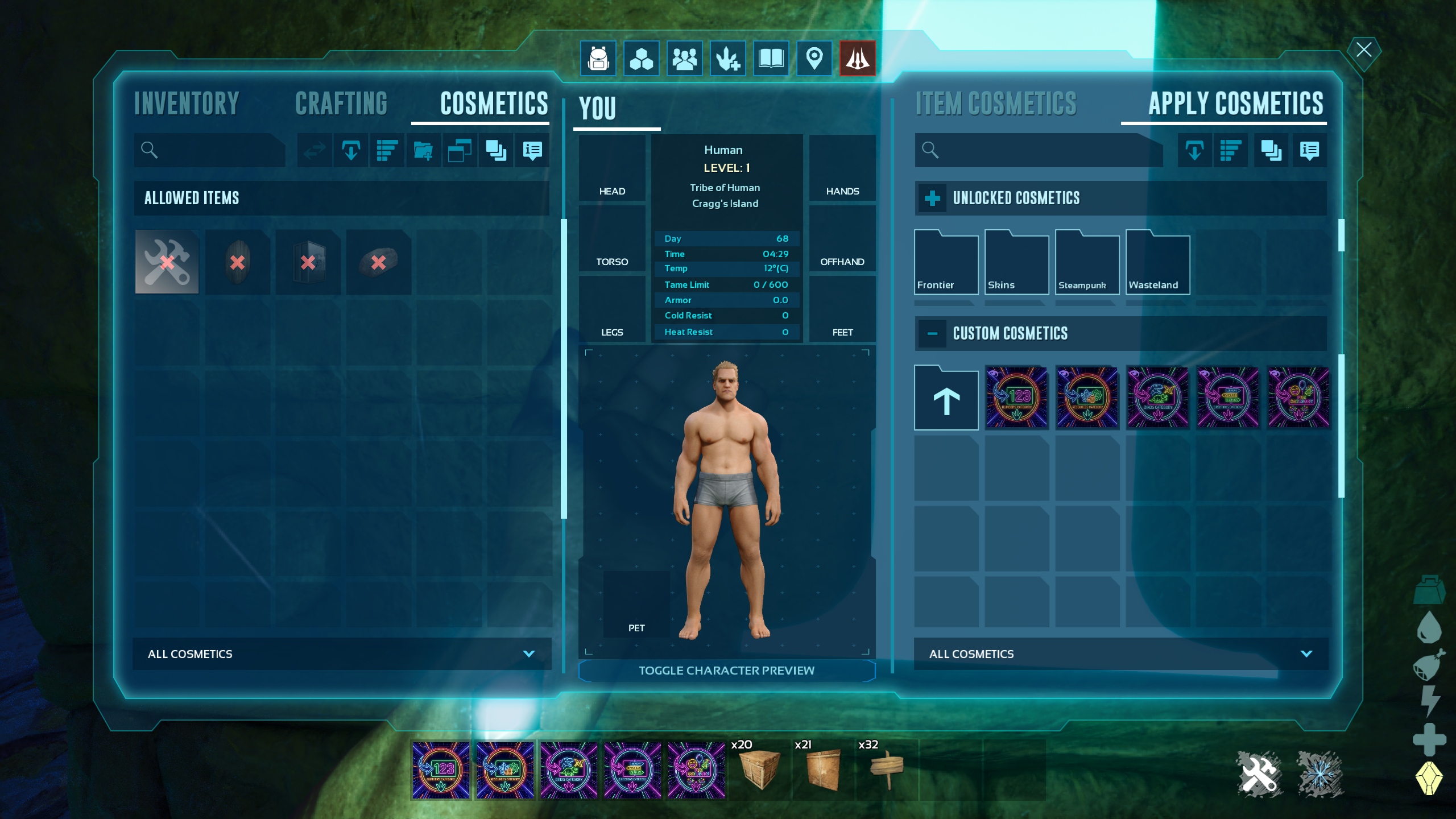Screen dimensions: 1456x819
Task: Open the Wasteland cosmetics folder
Action: pyautogui.click(x=1157, y=263)
